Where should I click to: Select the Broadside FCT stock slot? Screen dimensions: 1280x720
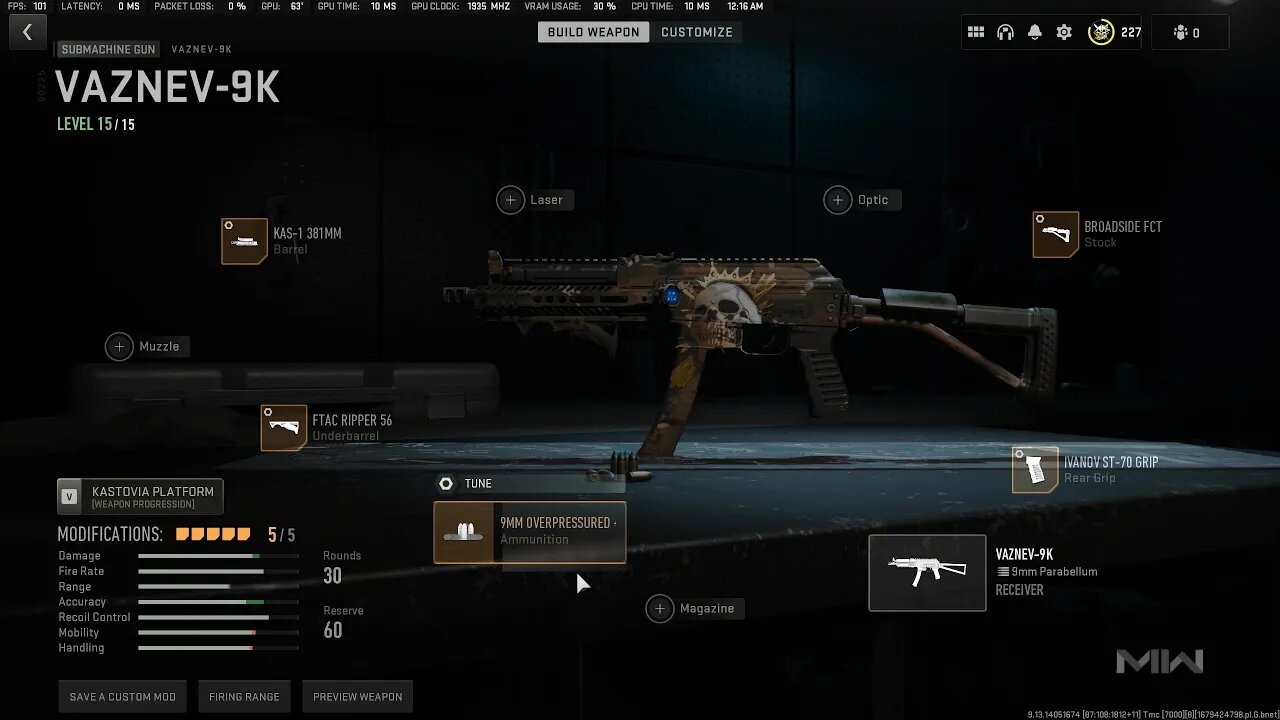(x=1056, y=235)
